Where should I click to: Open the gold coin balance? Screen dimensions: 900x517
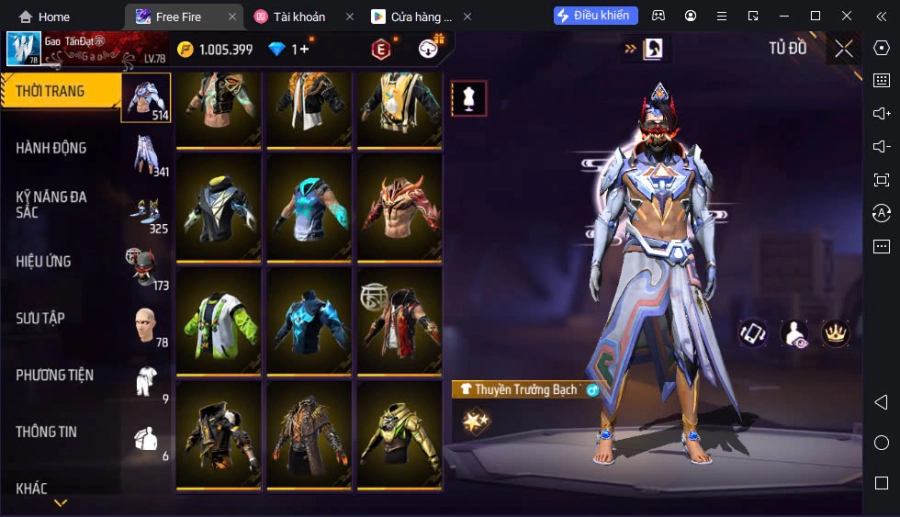point(215,49)
